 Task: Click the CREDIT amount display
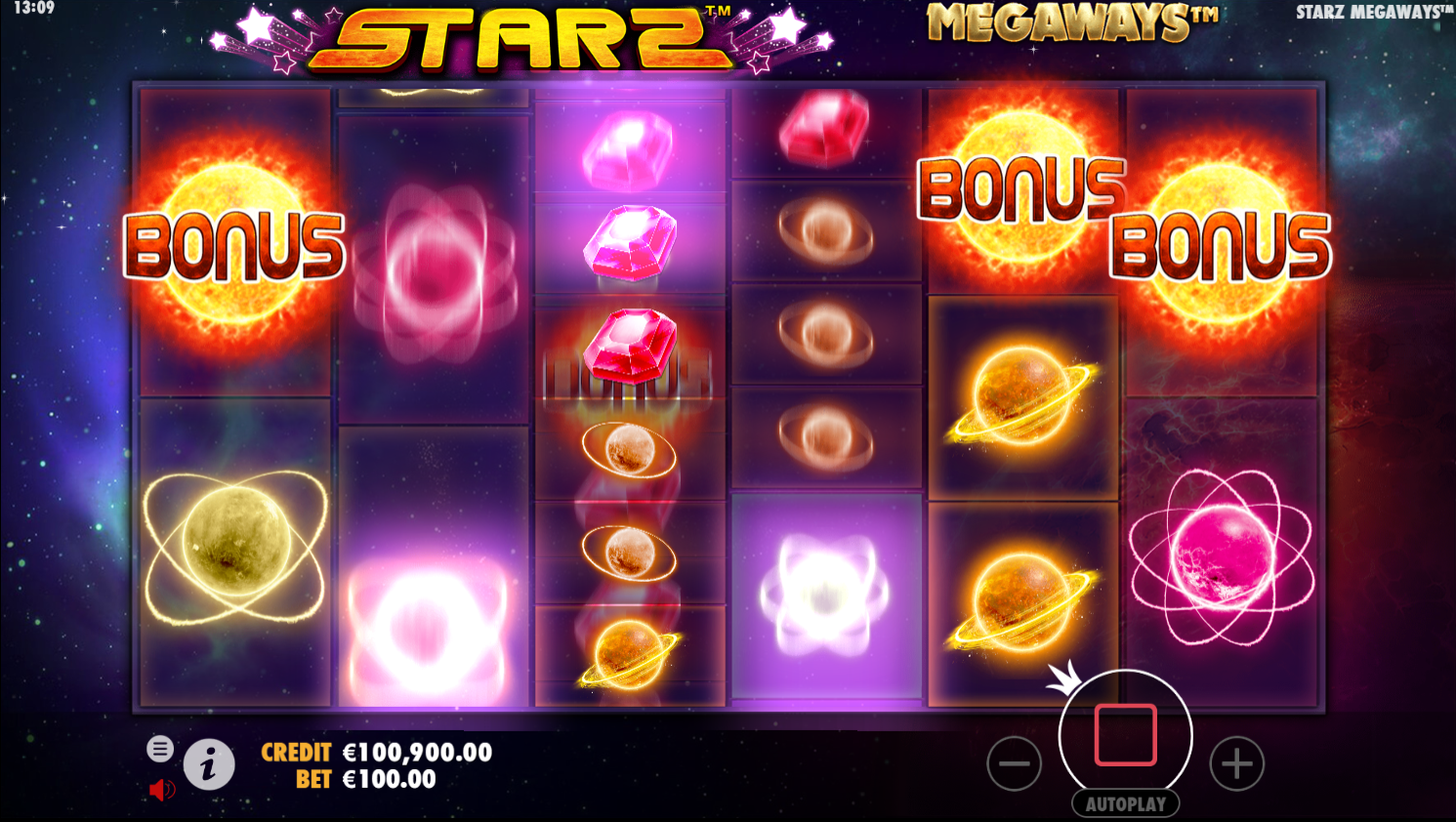(415, 753)
